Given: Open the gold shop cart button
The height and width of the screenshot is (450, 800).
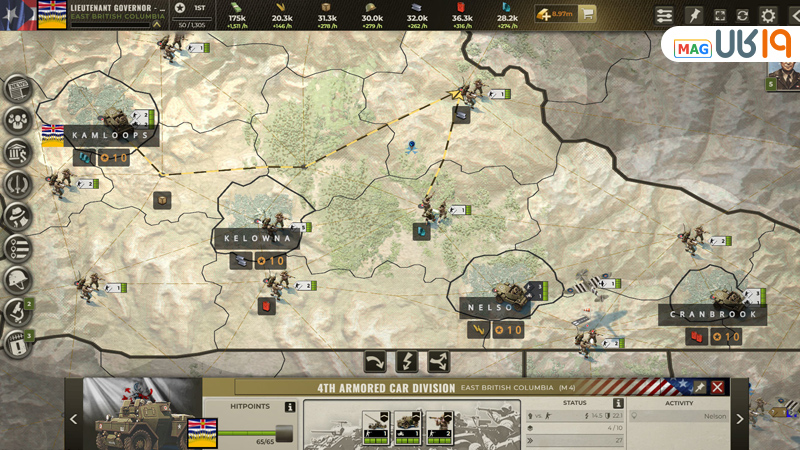Looking at the screenshot, I should (588, 15).
